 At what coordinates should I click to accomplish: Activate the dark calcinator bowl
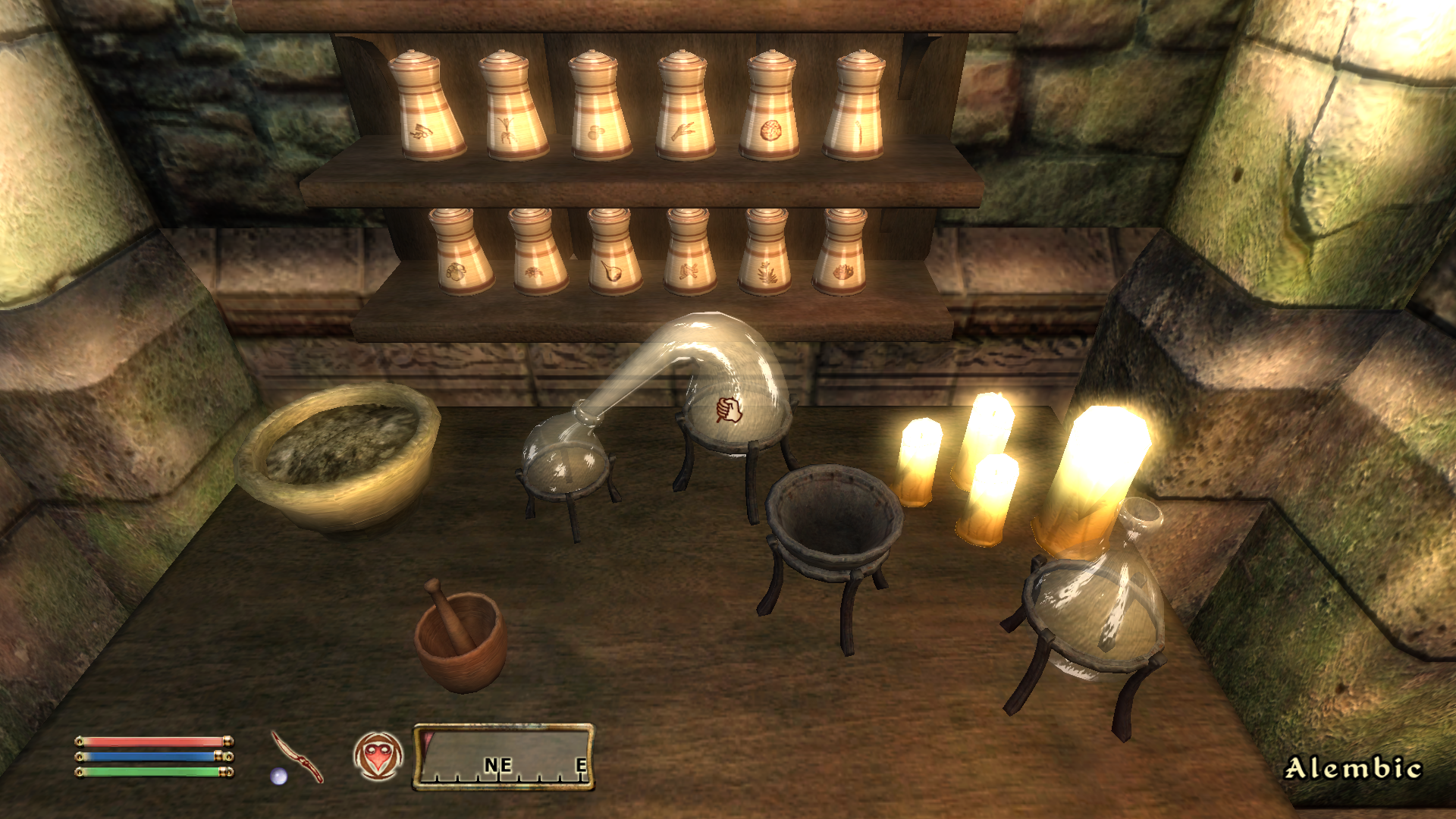pos(832,519)
